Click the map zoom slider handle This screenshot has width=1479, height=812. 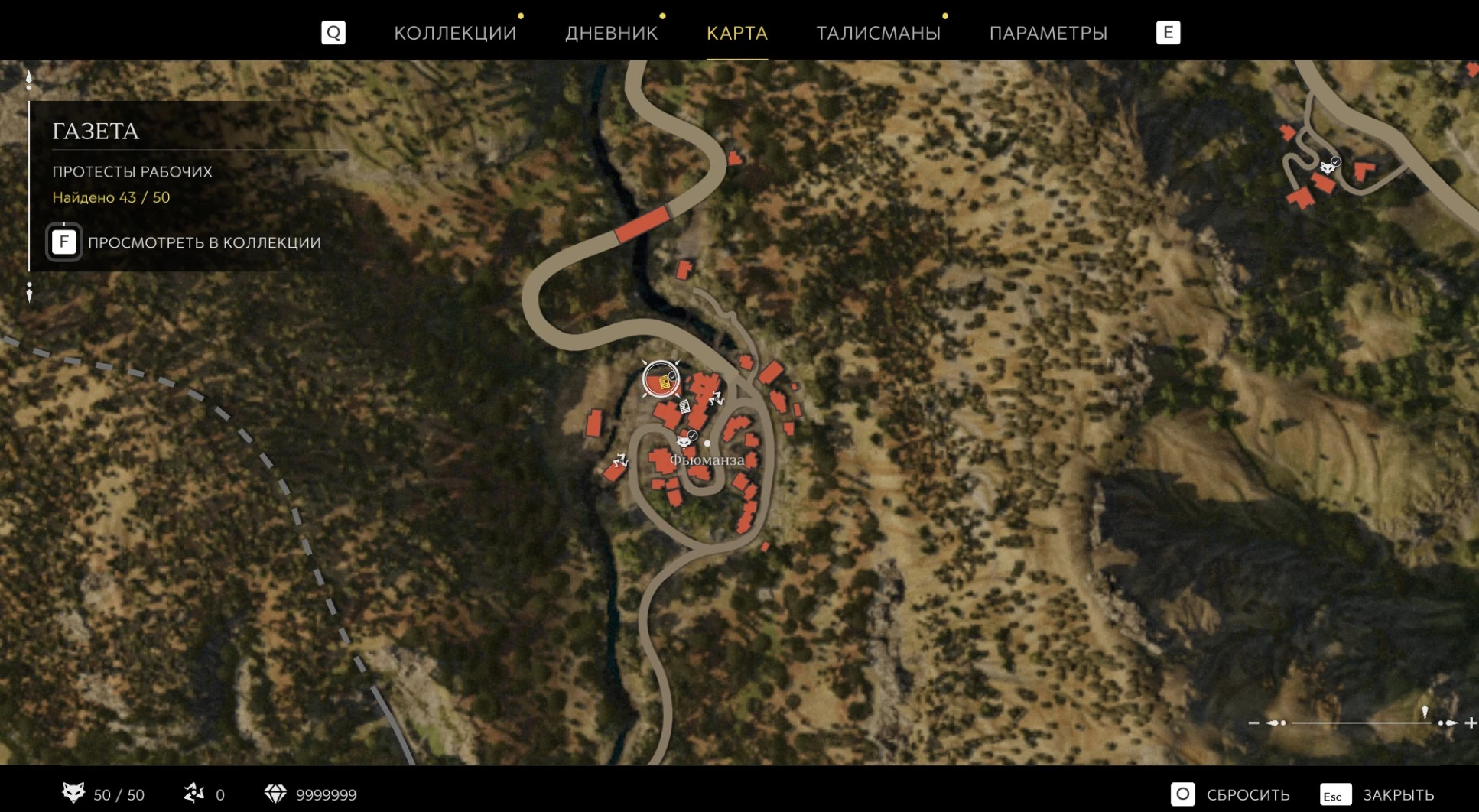[x=1424, y=714]
